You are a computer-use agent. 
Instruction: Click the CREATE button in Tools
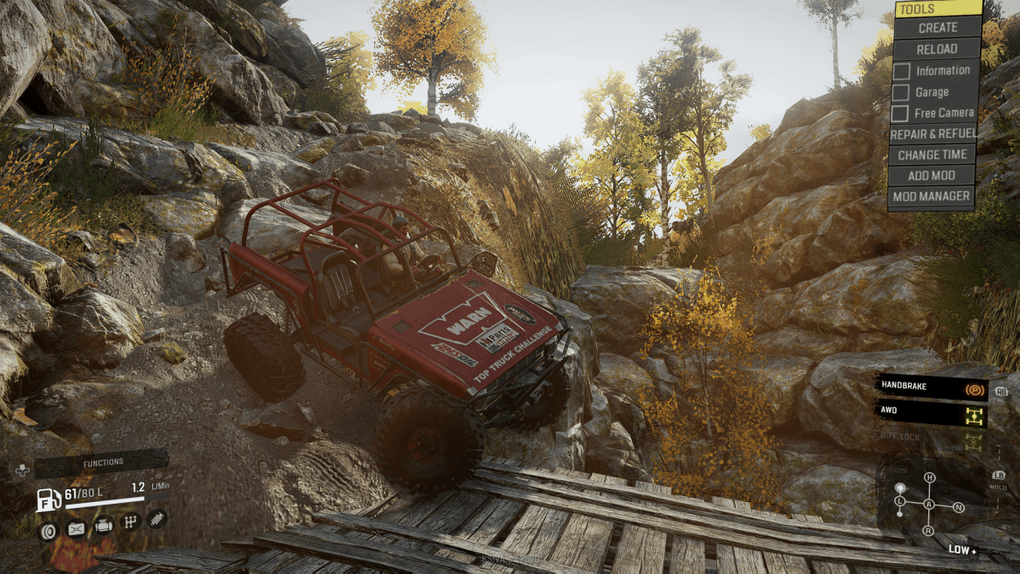(937, 28)
